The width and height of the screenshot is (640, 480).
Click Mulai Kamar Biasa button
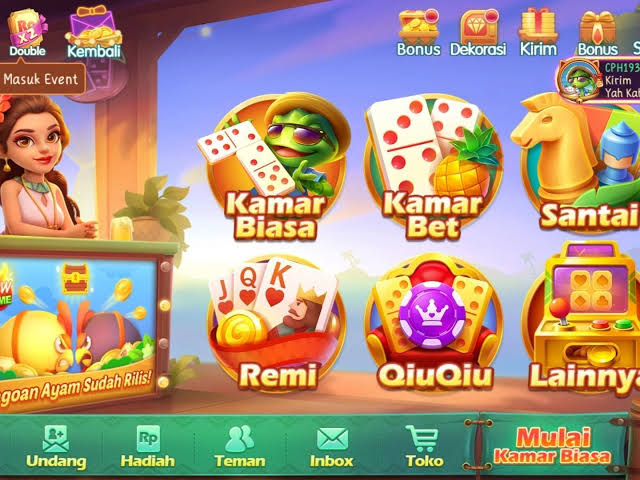(552, 446)
